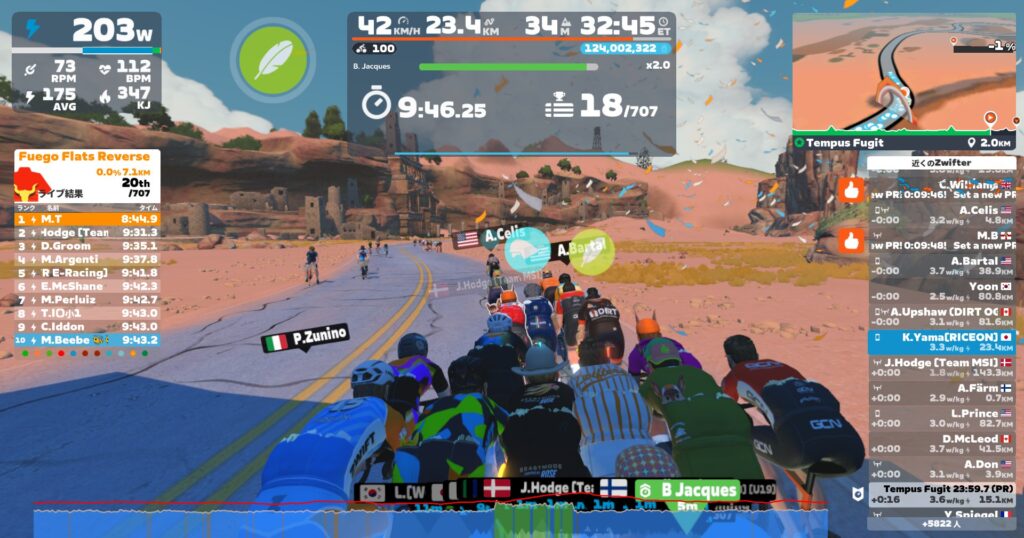Pick L.Prince from nearby Zwifters
This screenshot has width=1024, height=538.
(x=941, y=418)
